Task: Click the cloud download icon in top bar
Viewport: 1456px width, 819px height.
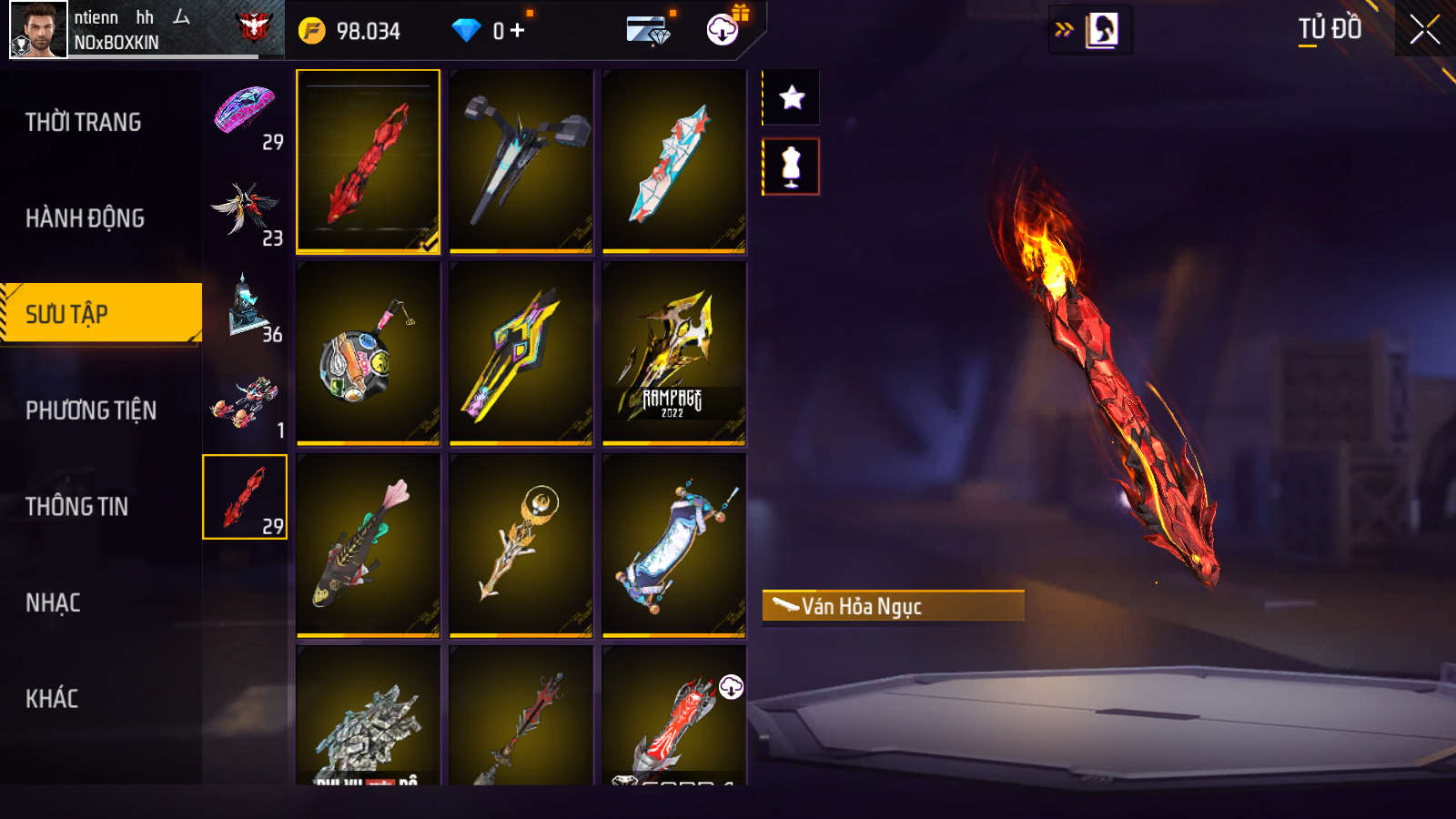Action: point(723,30)
